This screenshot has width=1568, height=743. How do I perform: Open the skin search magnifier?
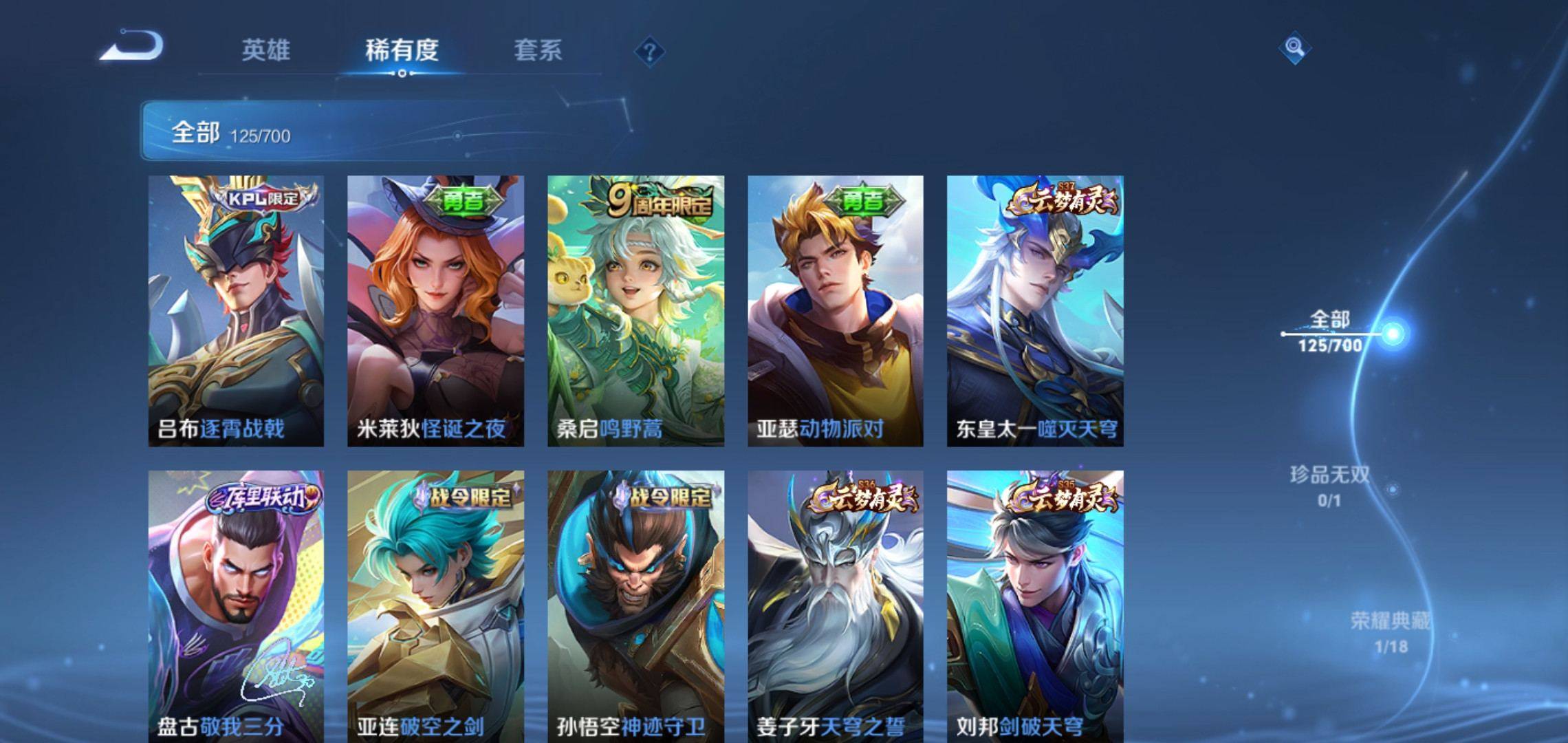(x=1294, y=47)
